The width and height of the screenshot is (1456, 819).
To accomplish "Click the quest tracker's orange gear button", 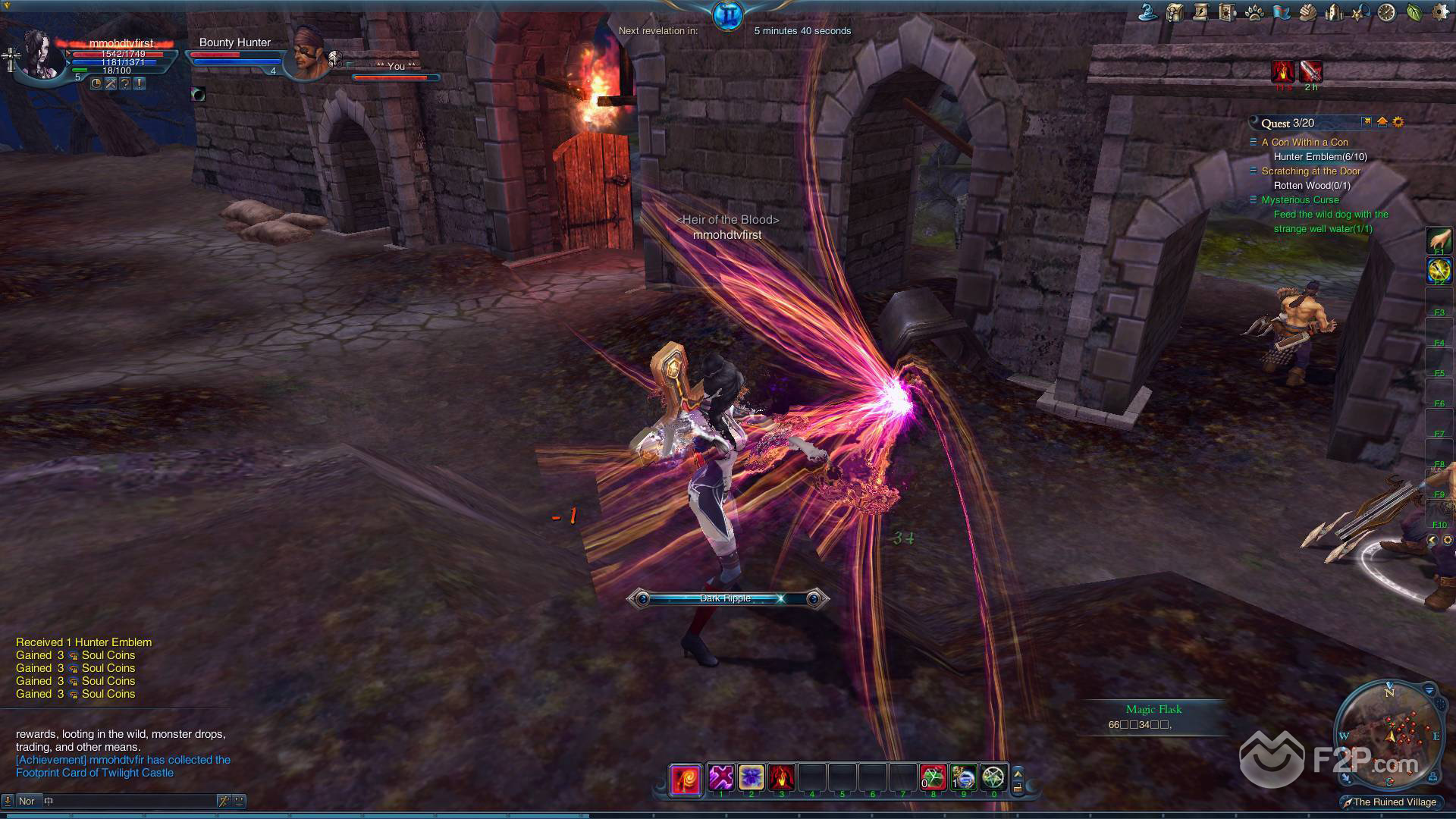I will point(1398,122).
